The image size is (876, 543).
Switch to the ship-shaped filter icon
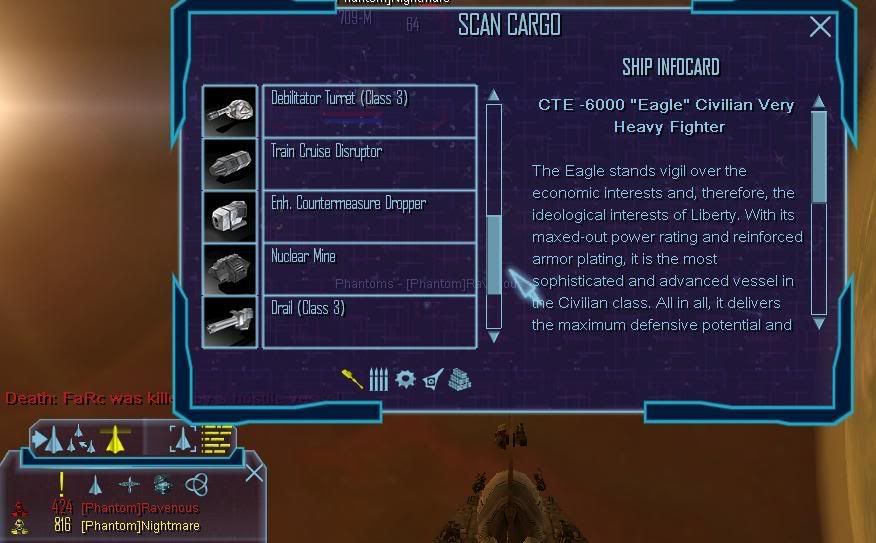(x=432, y=379)
